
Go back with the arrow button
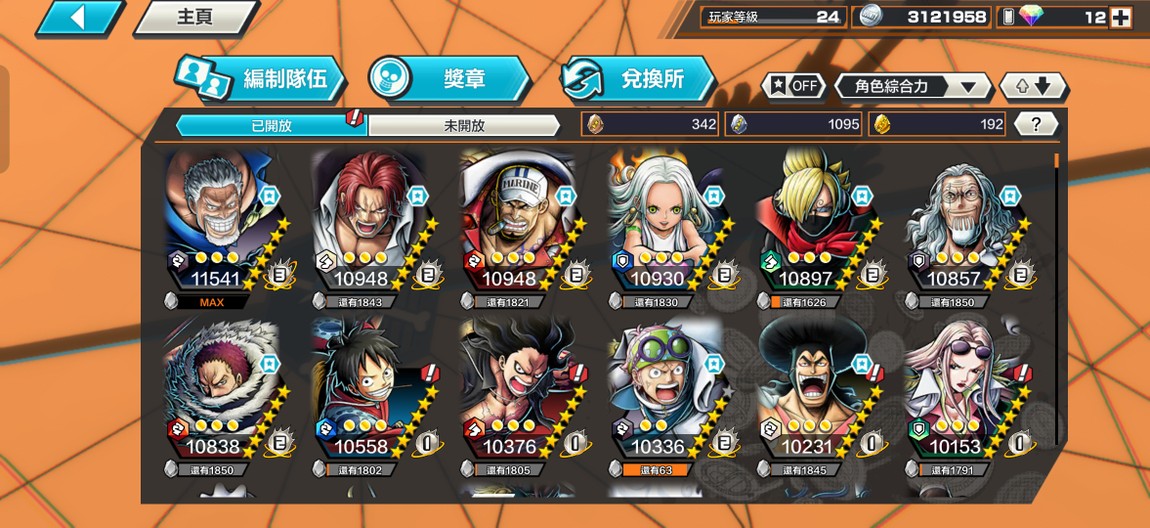(81, 17)
